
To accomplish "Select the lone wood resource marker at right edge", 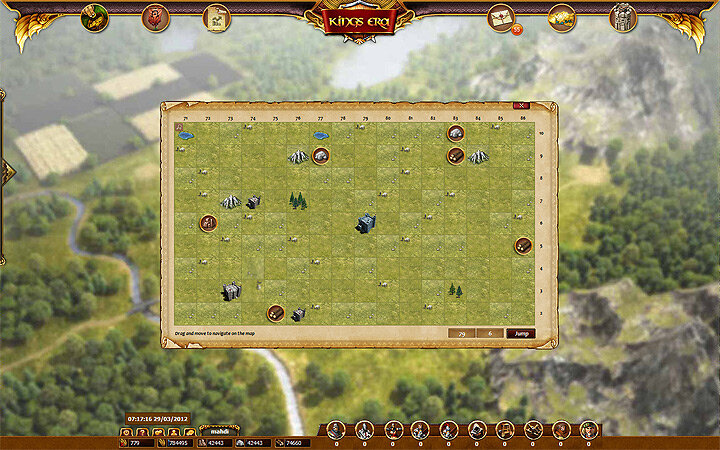I will (523, 245).
